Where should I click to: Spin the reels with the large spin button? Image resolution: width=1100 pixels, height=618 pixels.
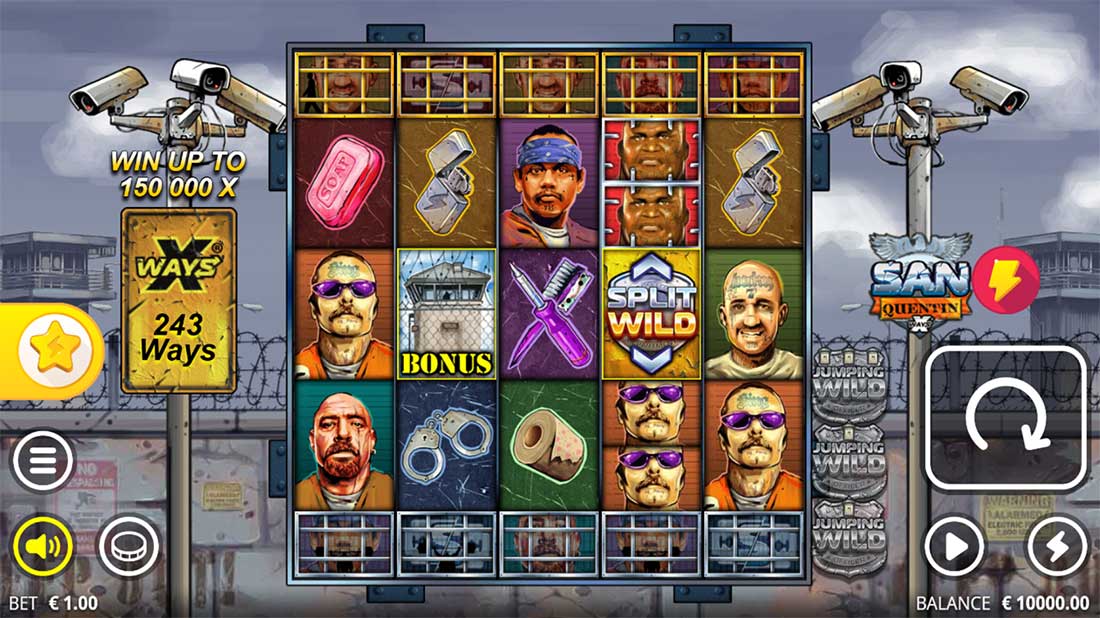pos(1006,417)
